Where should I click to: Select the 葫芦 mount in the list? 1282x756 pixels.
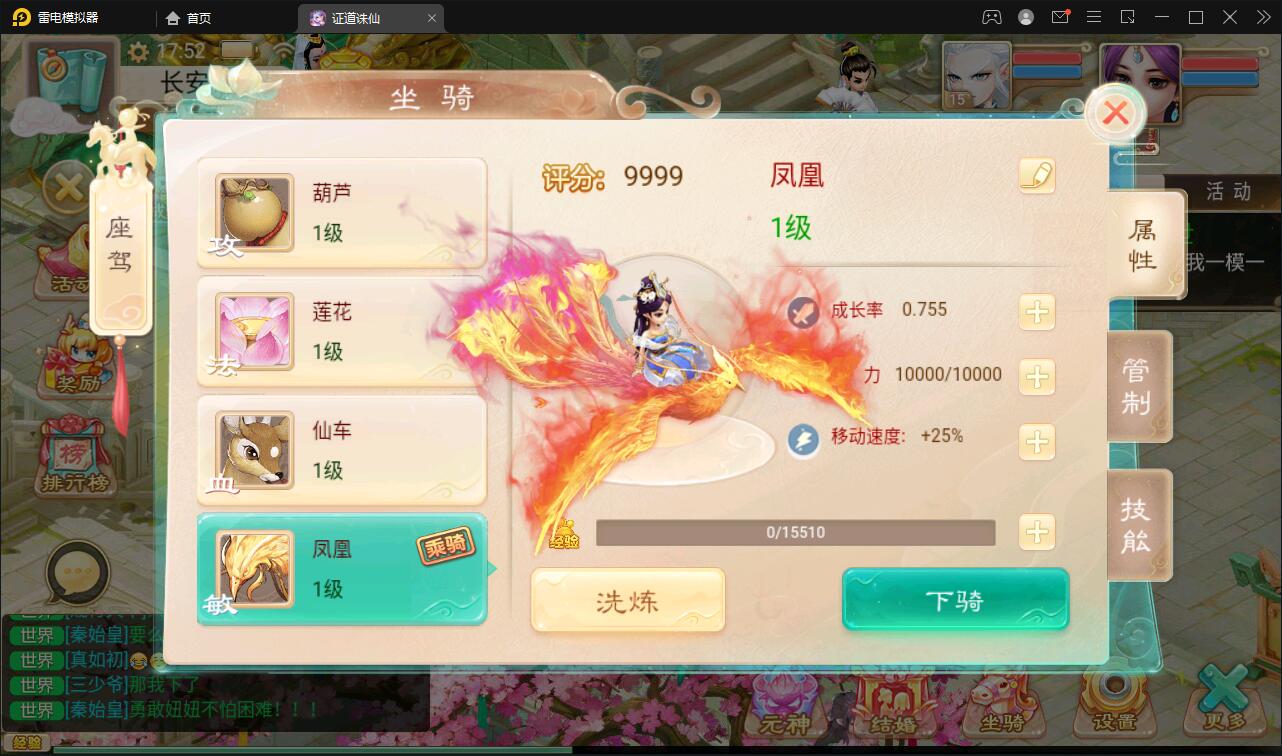pyautogui.click(x=342, y=212)
